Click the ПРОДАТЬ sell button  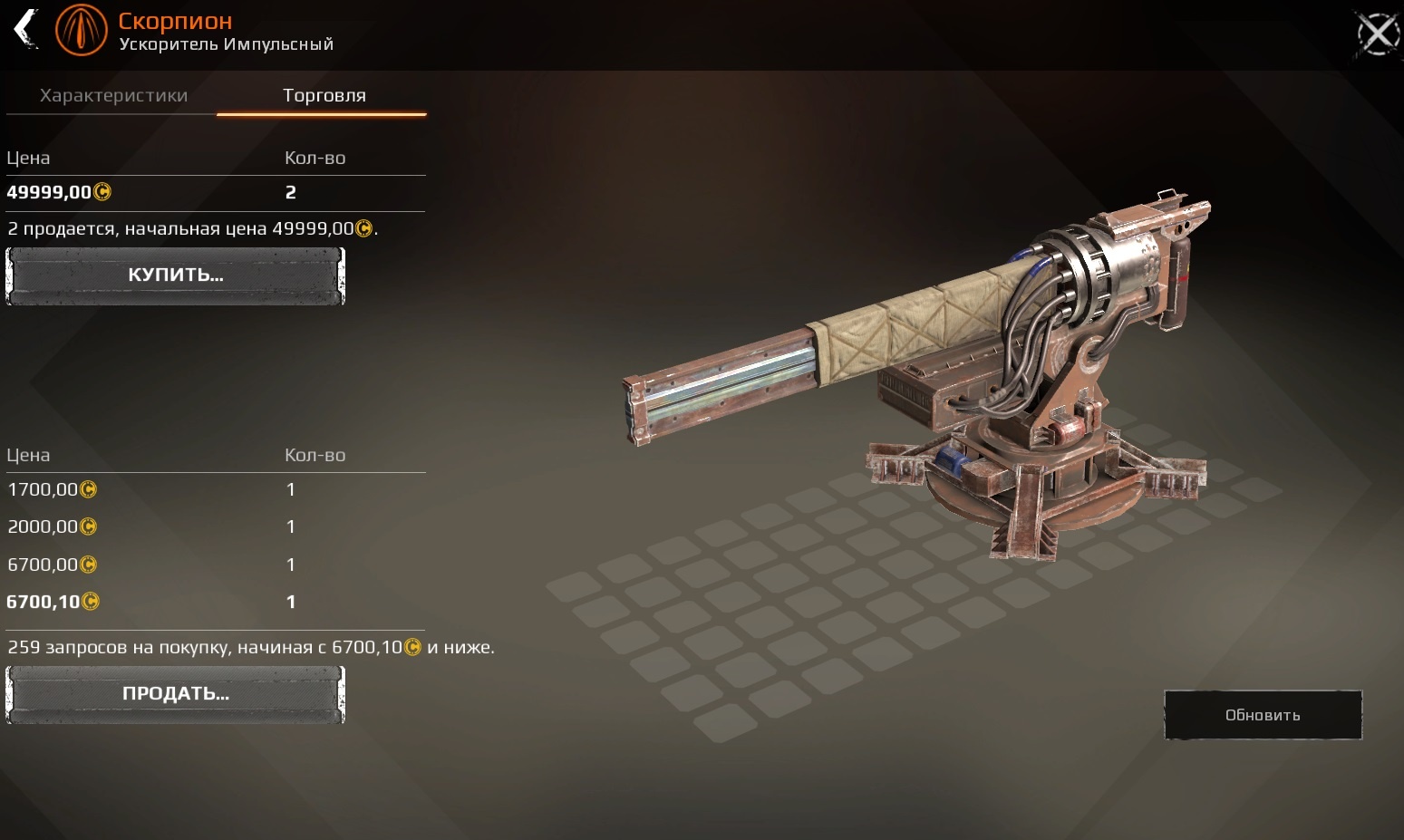coord(175,694)
